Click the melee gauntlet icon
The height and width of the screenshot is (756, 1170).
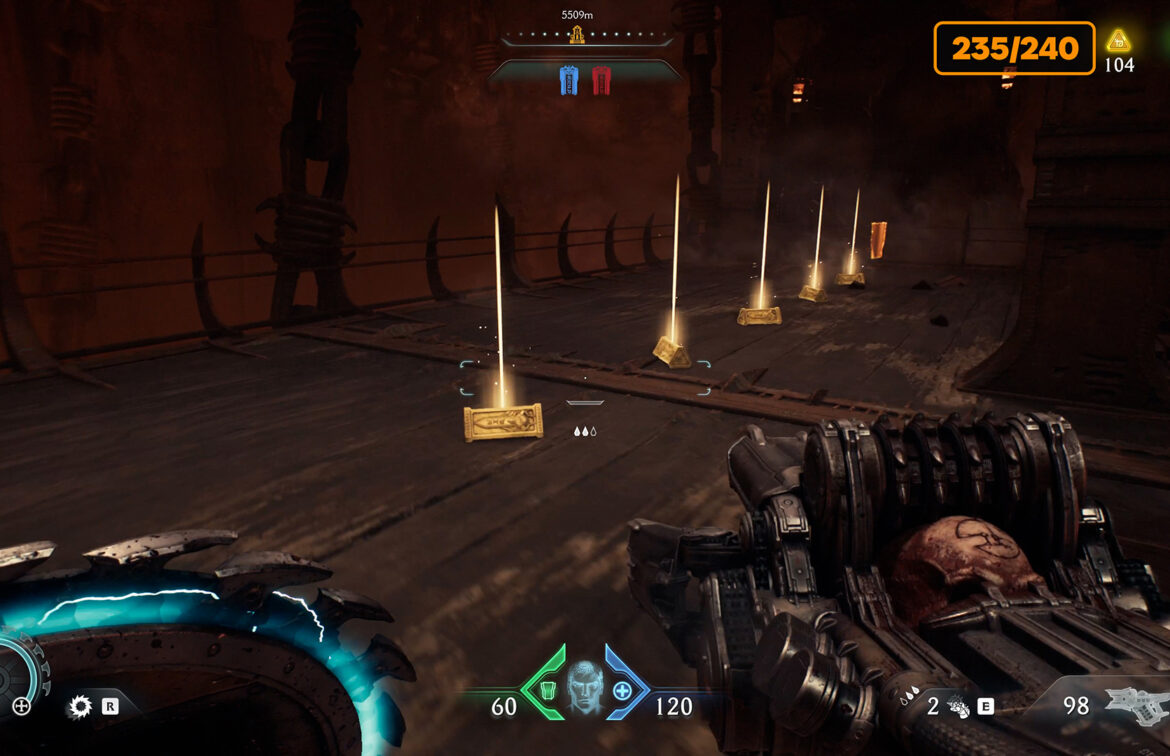pos(957,707)
